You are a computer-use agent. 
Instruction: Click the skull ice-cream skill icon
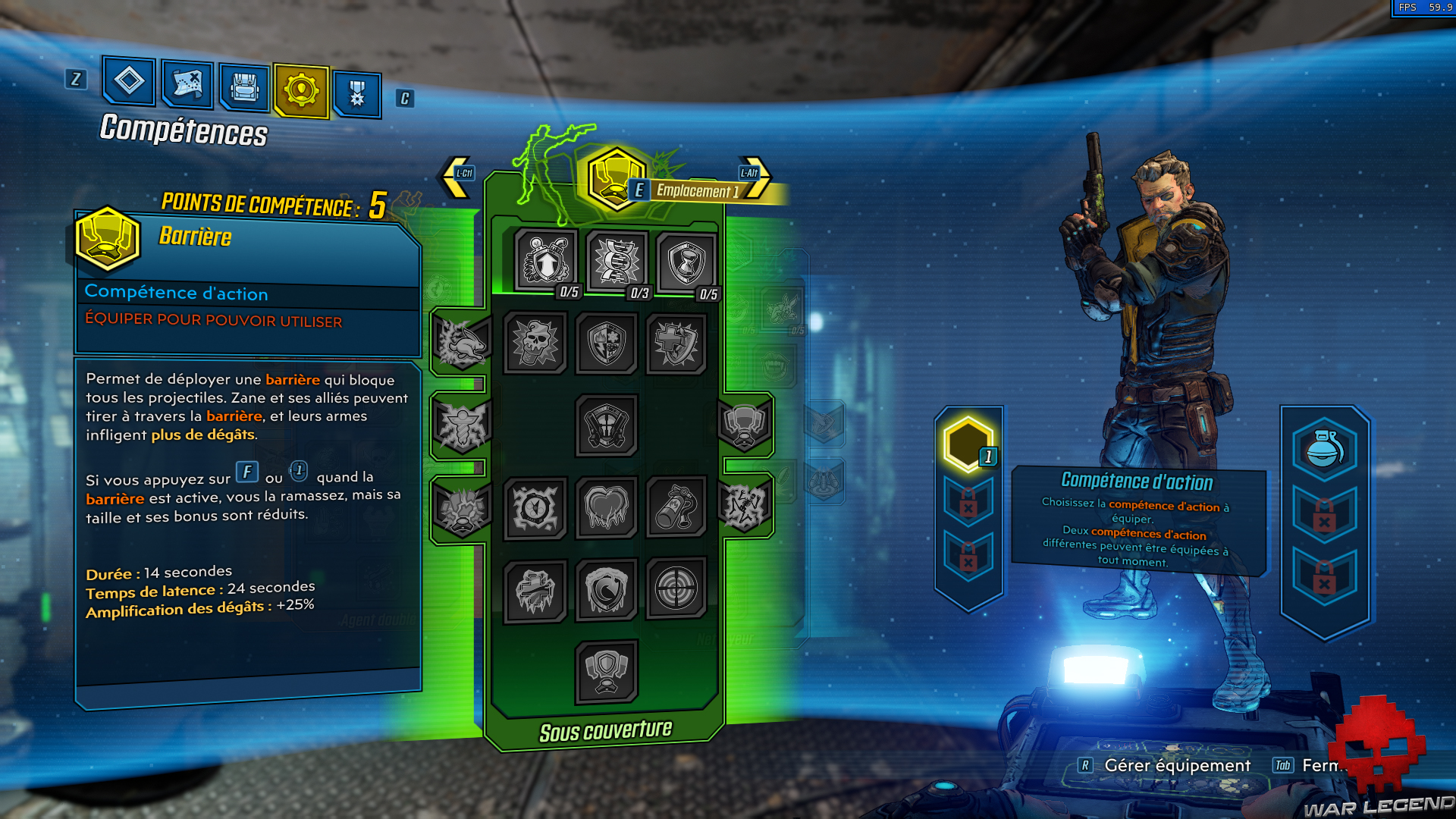pos(535,343)
